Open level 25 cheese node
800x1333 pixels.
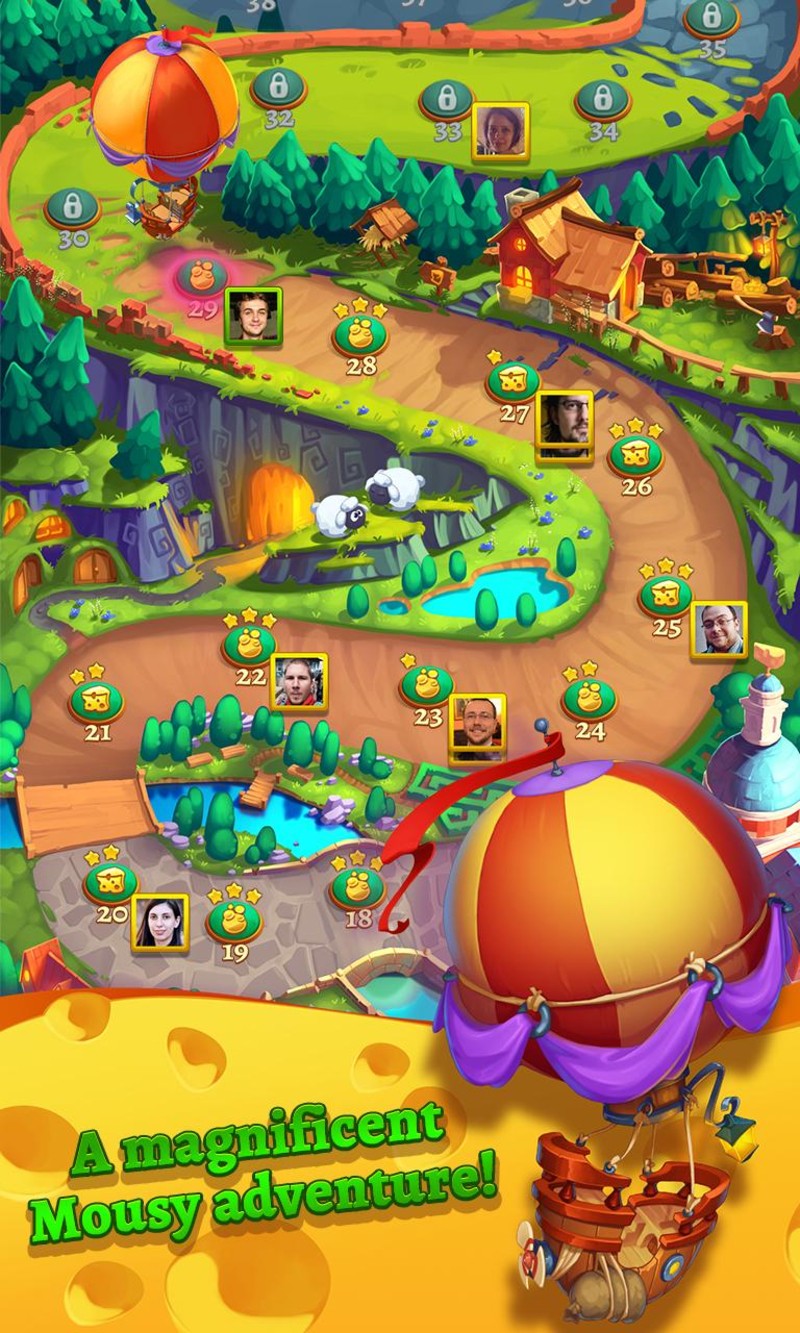665,597
